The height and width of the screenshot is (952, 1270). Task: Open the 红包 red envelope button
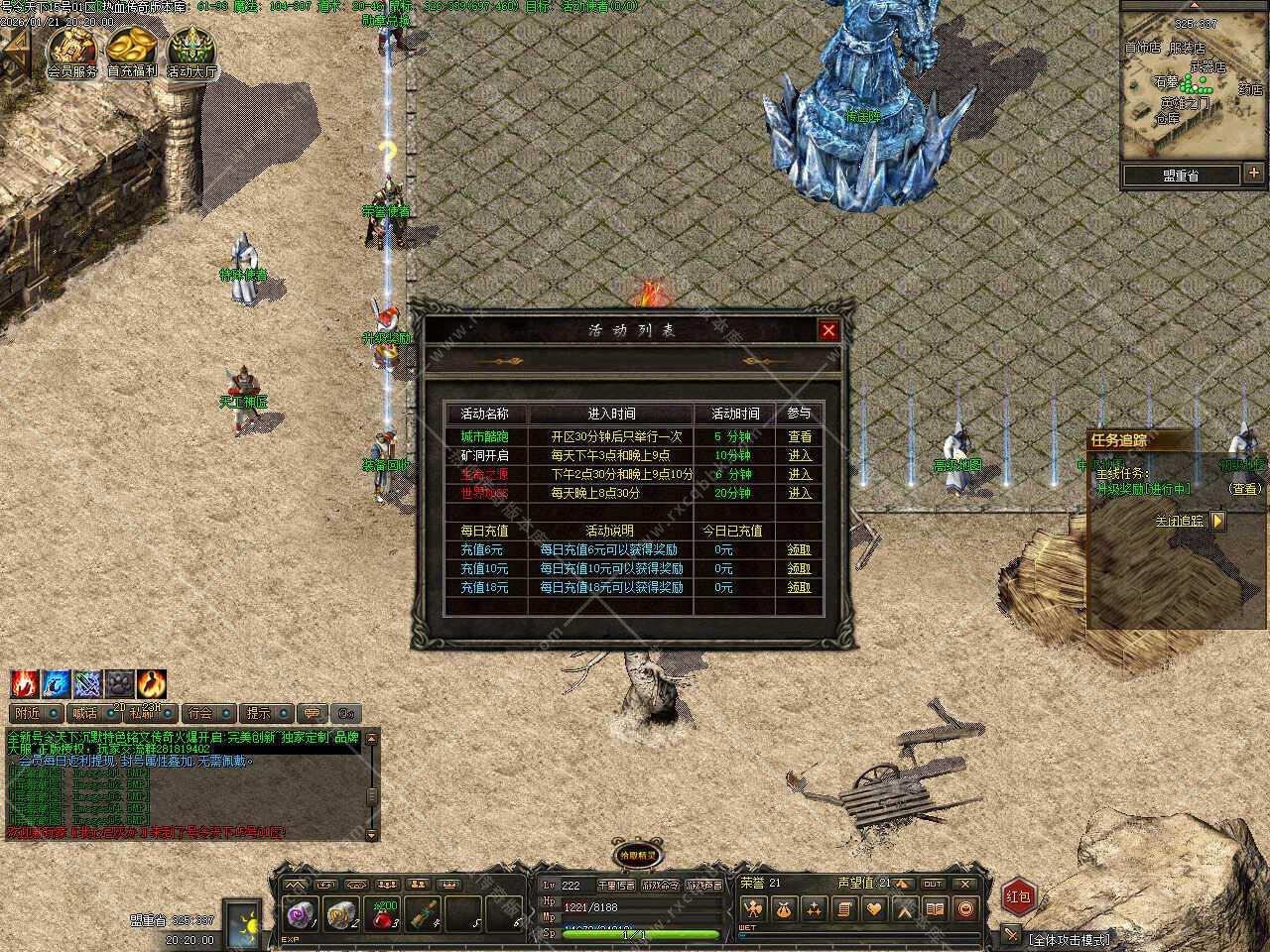coord(1019,896)
